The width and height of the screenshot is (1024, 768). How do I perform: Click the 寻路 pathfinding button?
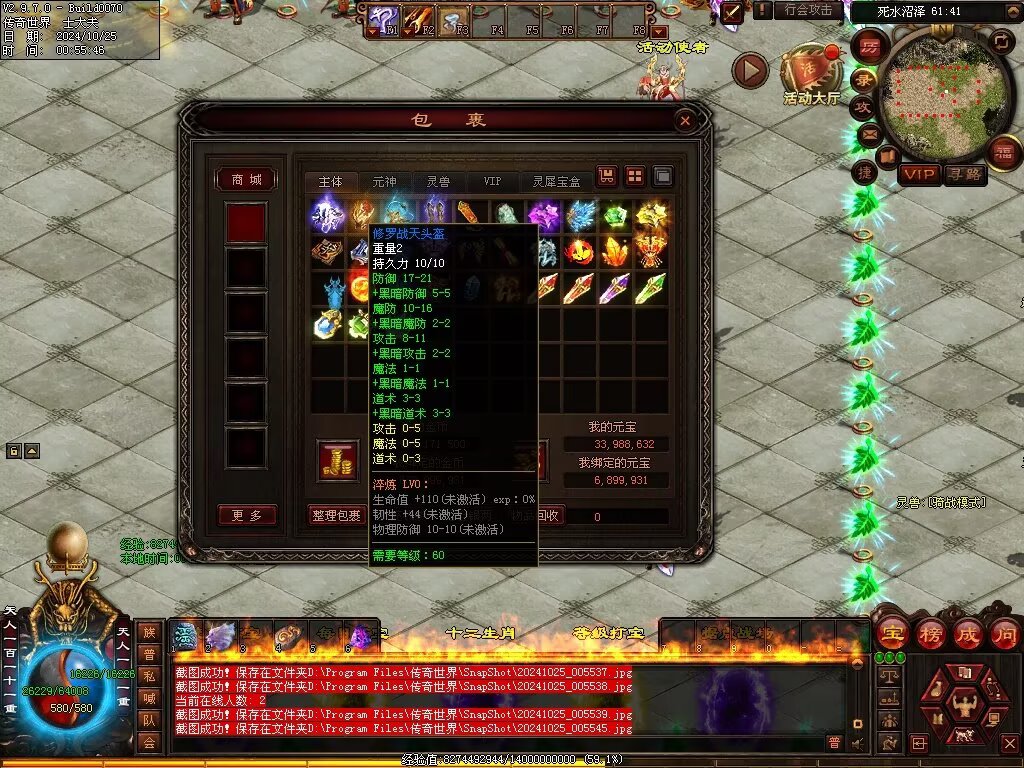(x=966, y=175)
